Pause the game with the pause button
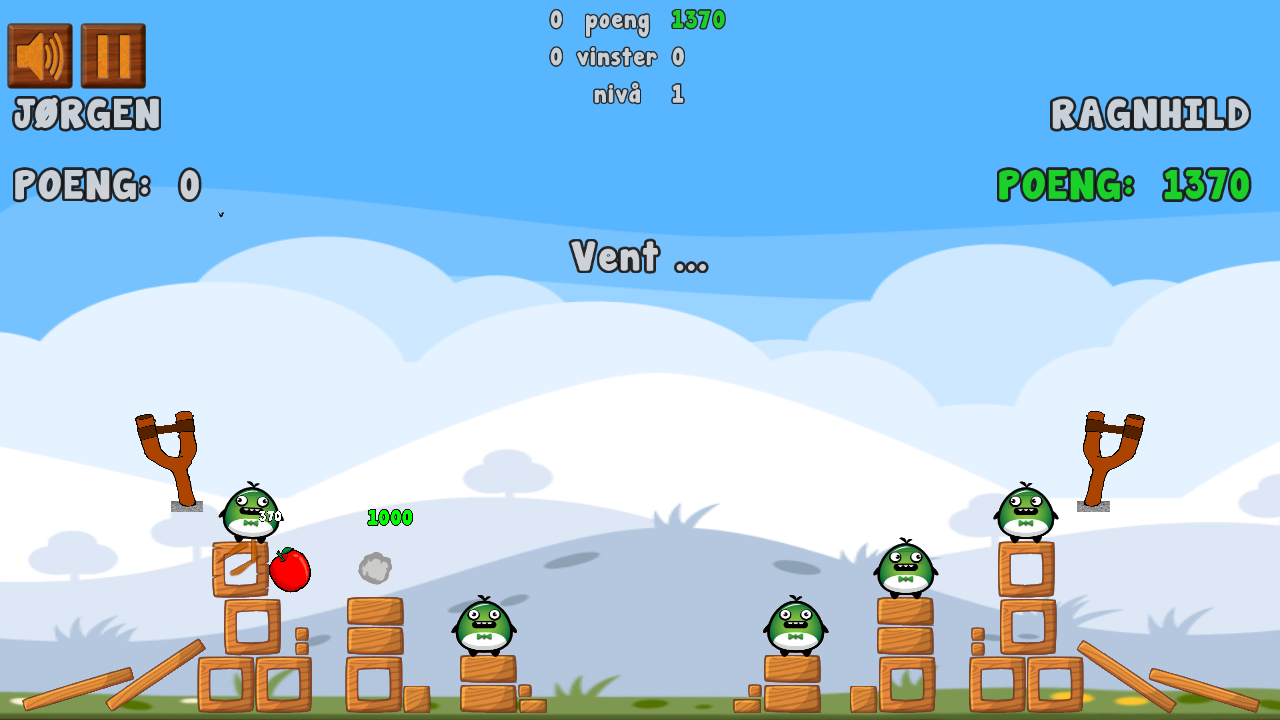The image size is (1280, 720). click(113, 56)
